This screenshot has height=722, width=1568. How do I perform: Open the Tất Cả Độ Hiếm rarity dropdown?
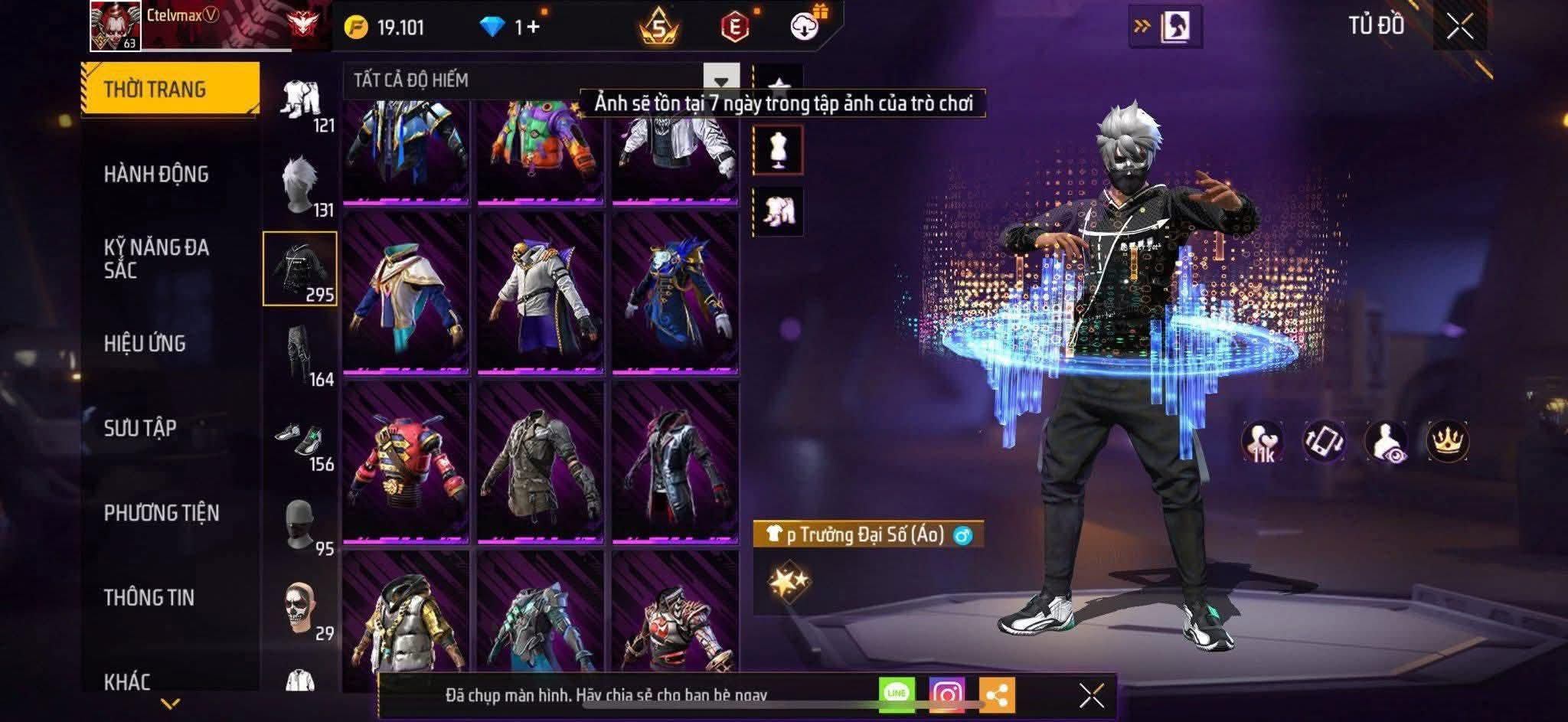coord(720,81)
